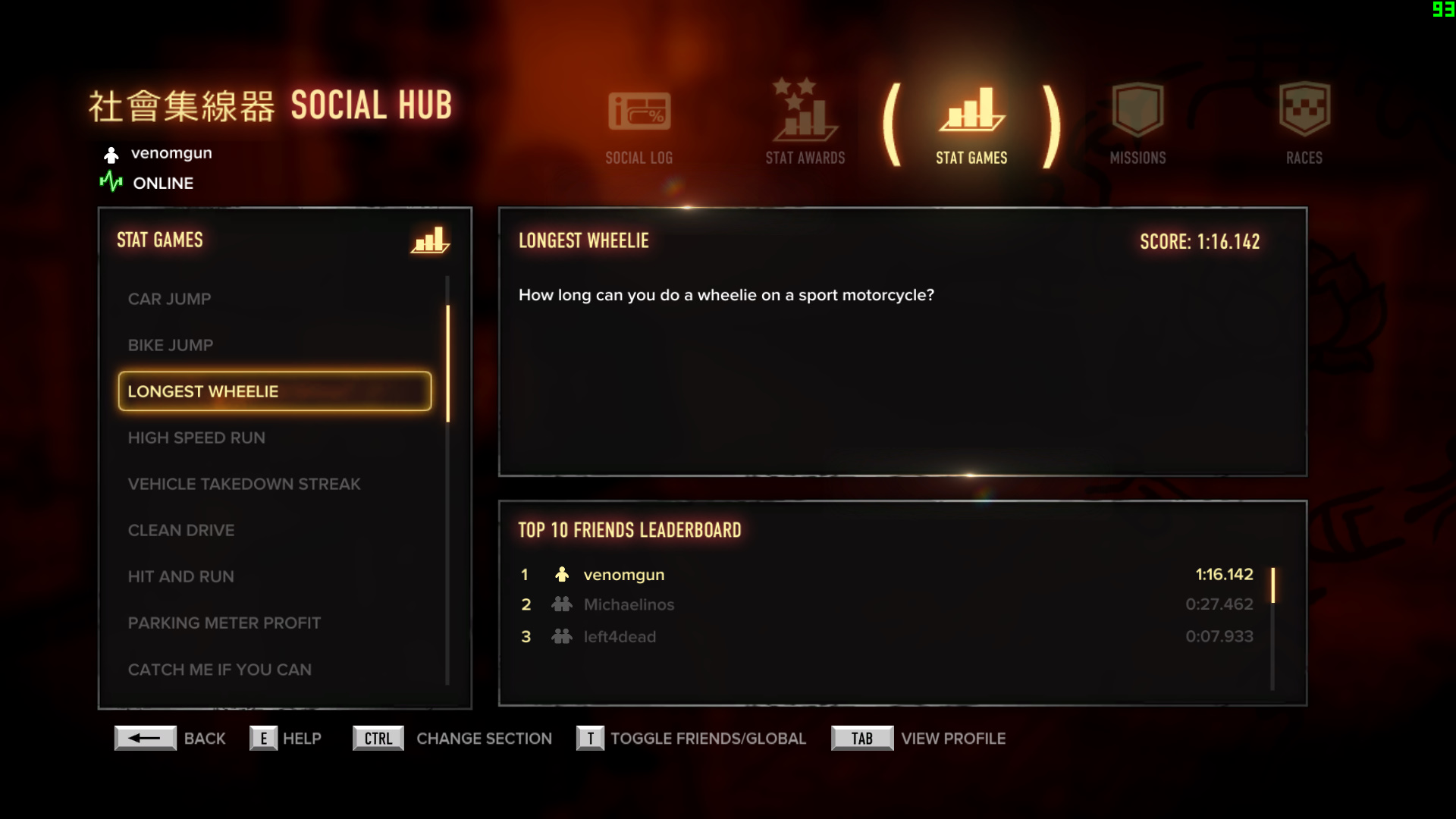This screenshot has height=819, width=1456.
Task: Open the Stat Awards tab
Action: click(805, 126)
